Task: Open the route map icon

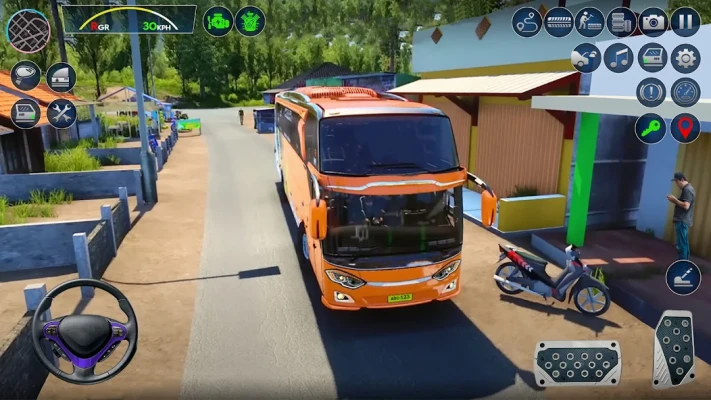Action: pyautogui.click(x=526, y=21)
